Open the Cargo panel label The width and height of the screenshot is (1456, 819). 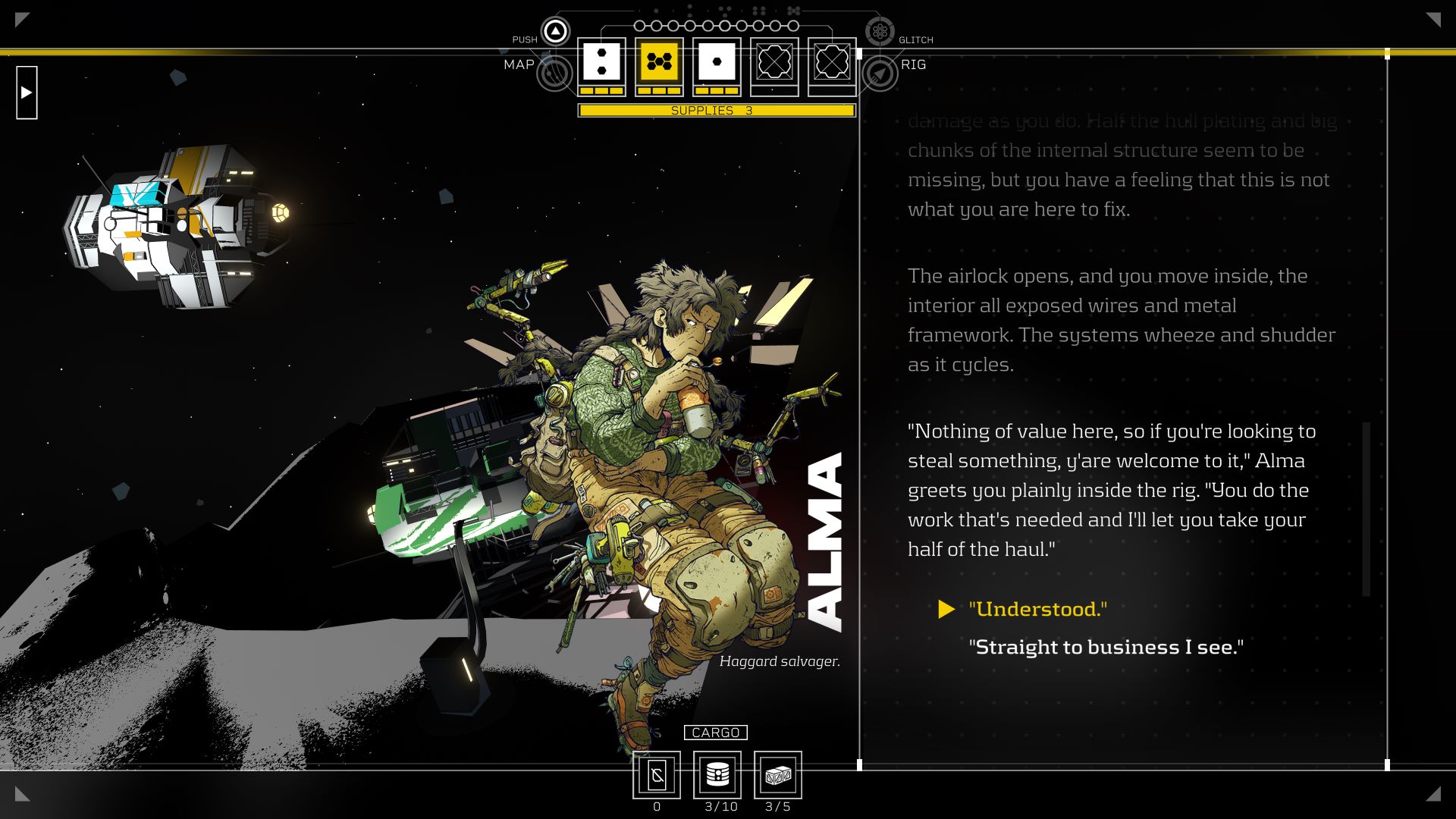[715, 733]
